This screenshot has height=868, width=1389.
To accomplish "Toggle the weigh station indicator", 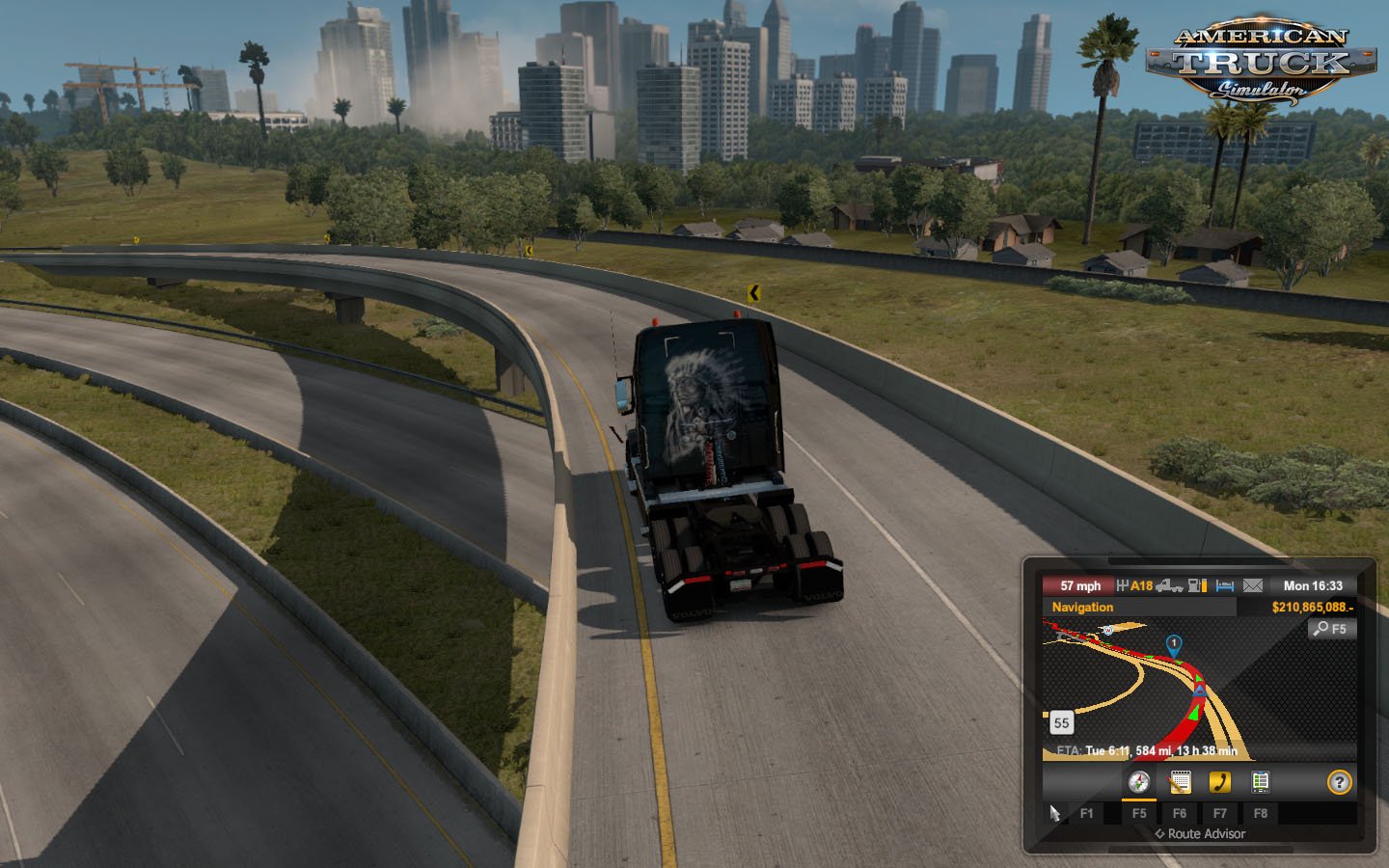I will pos(1124,584).
